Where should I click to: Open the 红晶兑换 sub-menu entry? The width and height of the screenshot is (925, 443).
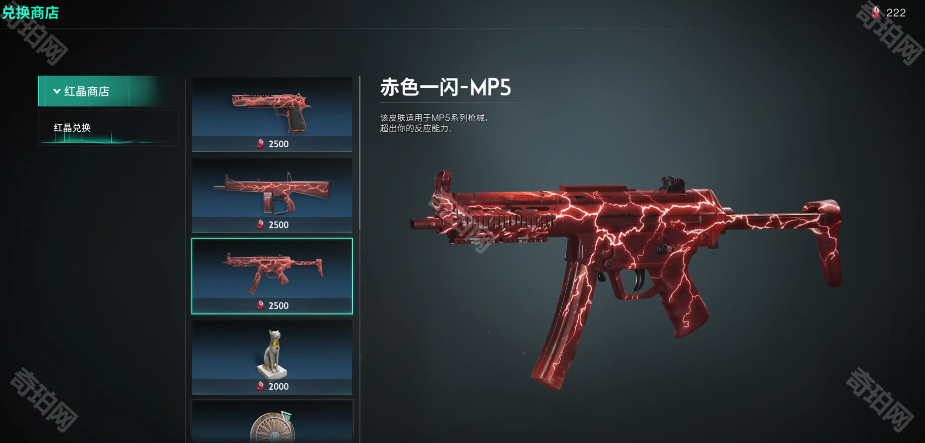pyautogui.click(x=73, y=127)
